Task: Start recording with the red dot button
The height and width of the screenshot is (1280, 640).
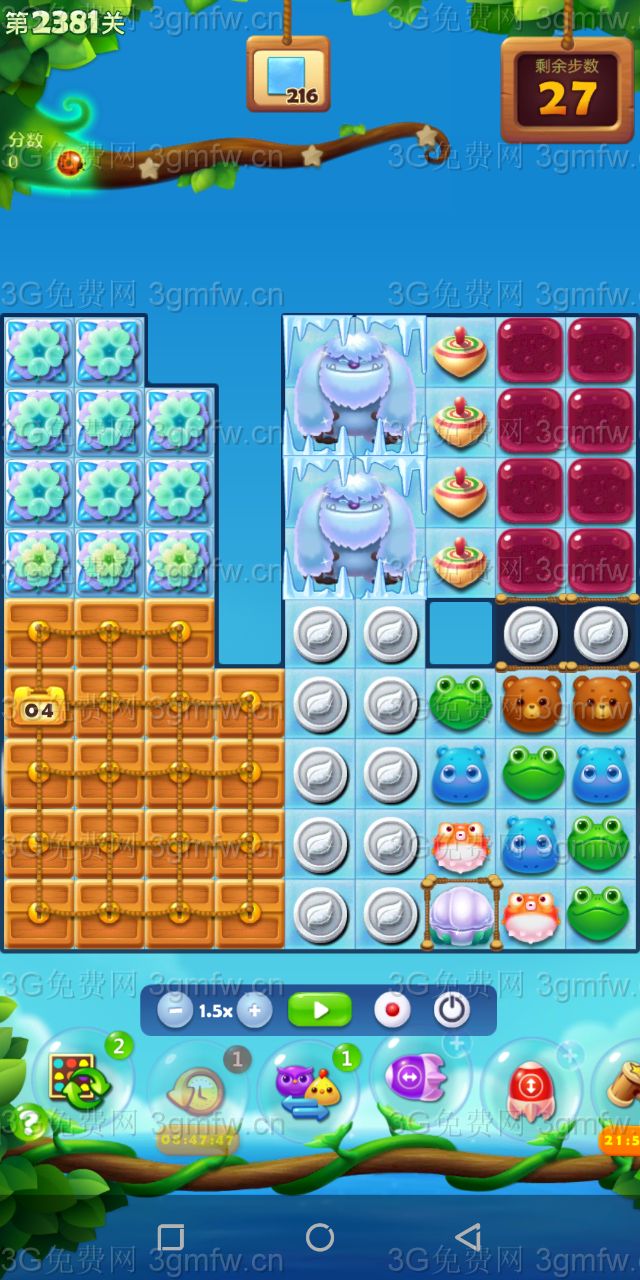Action: pyautogui.click(x=392, y=1010)
